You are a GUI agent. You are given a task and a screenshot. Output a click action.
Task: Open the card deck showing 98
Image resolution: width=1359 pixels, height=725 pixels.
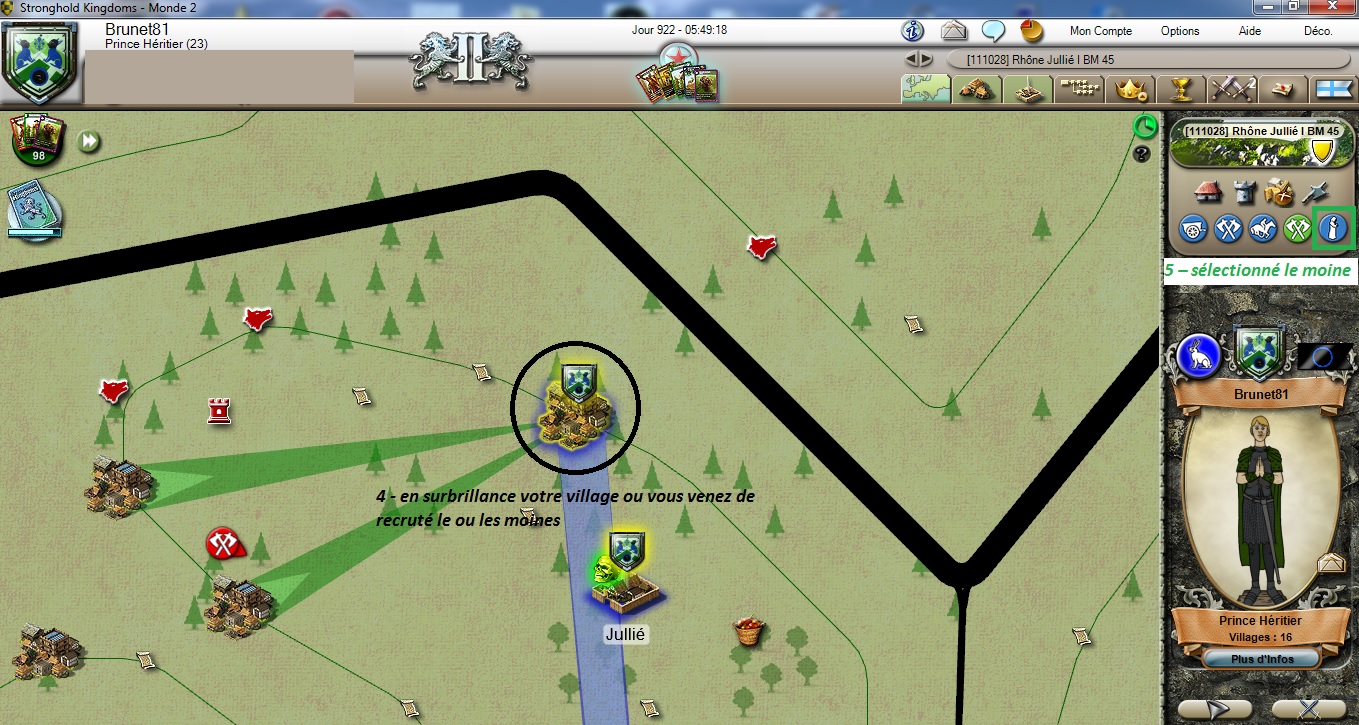[38, 139]
